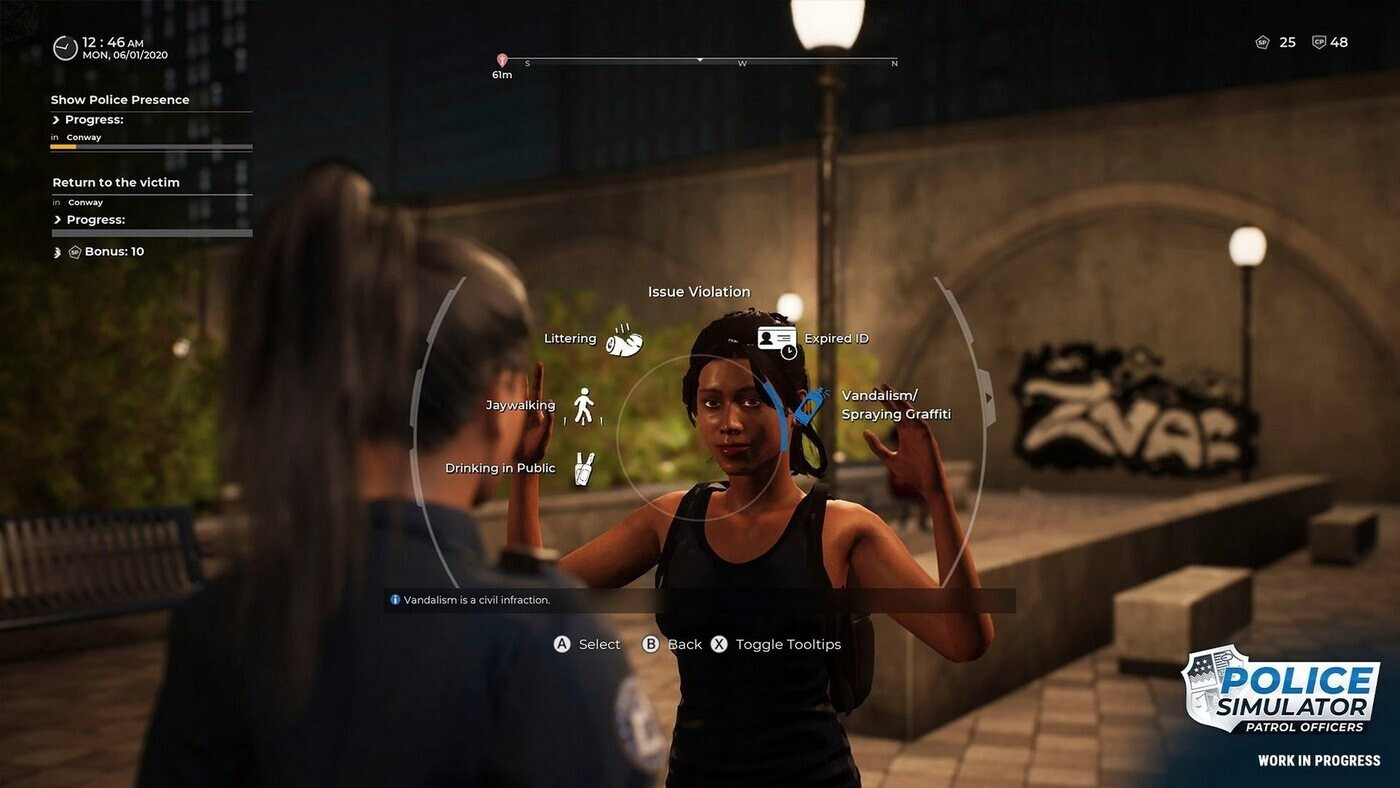The image size is (1400, 788).
Task: Choose the Jaywalking violation option
Action: 583,406
